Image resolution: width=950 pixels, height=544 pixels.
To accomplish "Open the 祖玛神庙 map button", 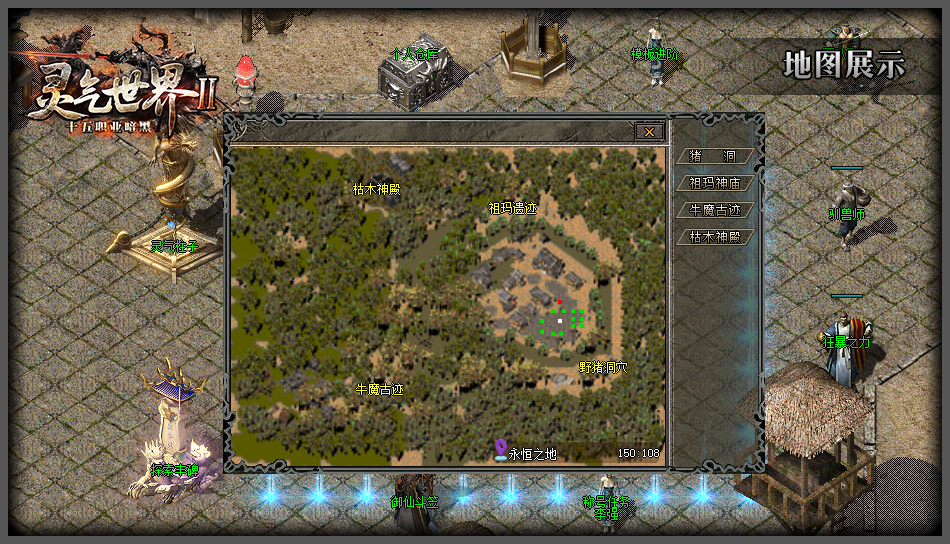I will coord(715,184).
